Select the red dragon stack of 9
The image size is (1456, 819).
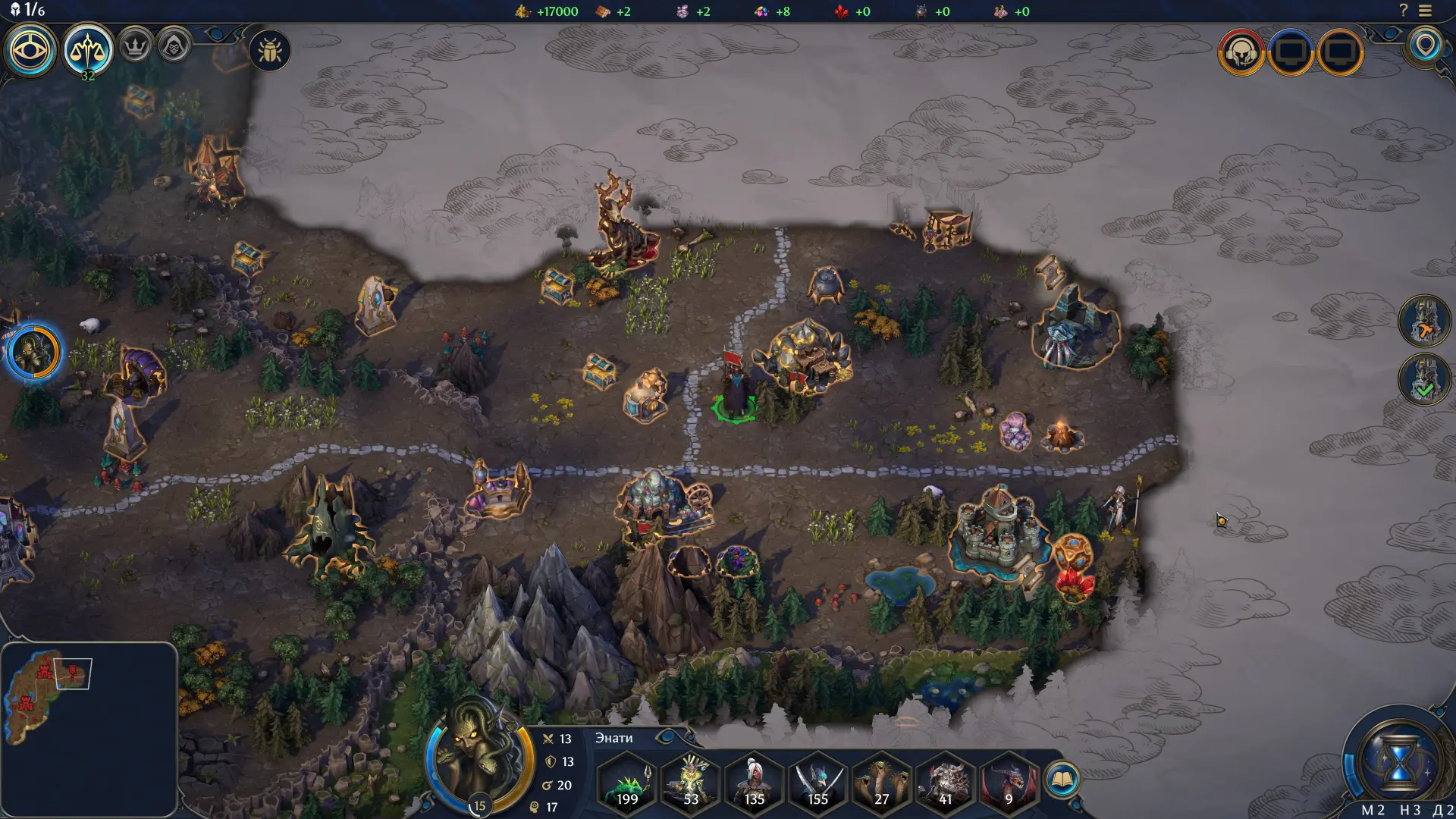pyautogui.click(x=1008, y=781)
